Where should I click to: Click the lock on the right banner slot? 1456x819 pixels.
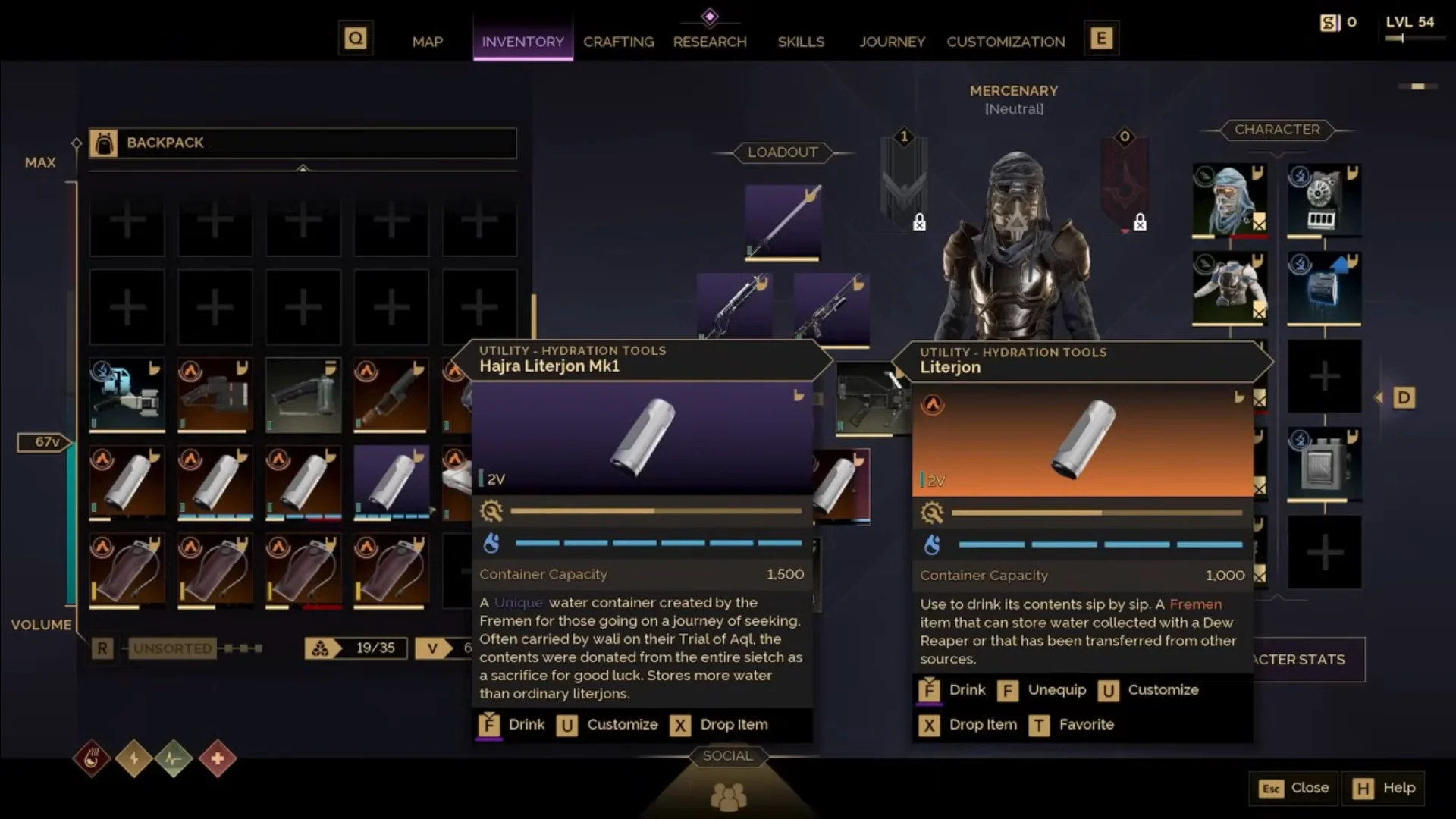[x=1141, y=222]
